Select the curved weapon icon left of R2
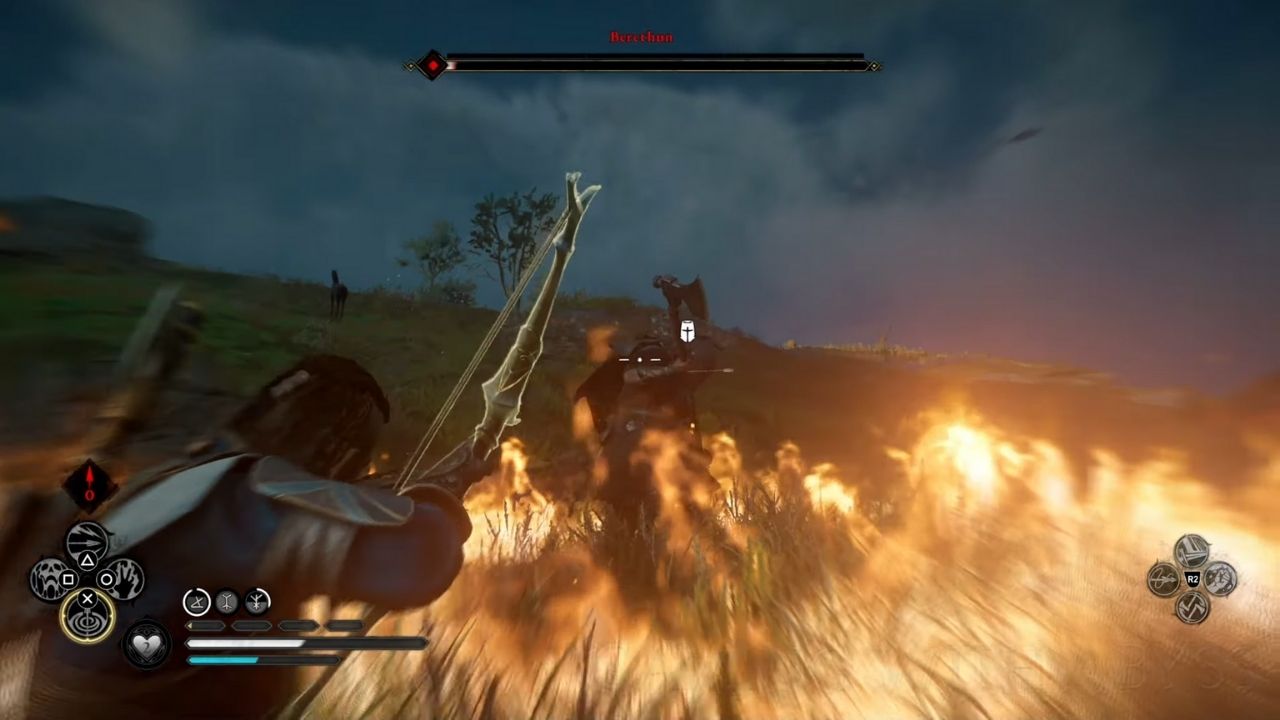1280x720 pixels. 1162,578
